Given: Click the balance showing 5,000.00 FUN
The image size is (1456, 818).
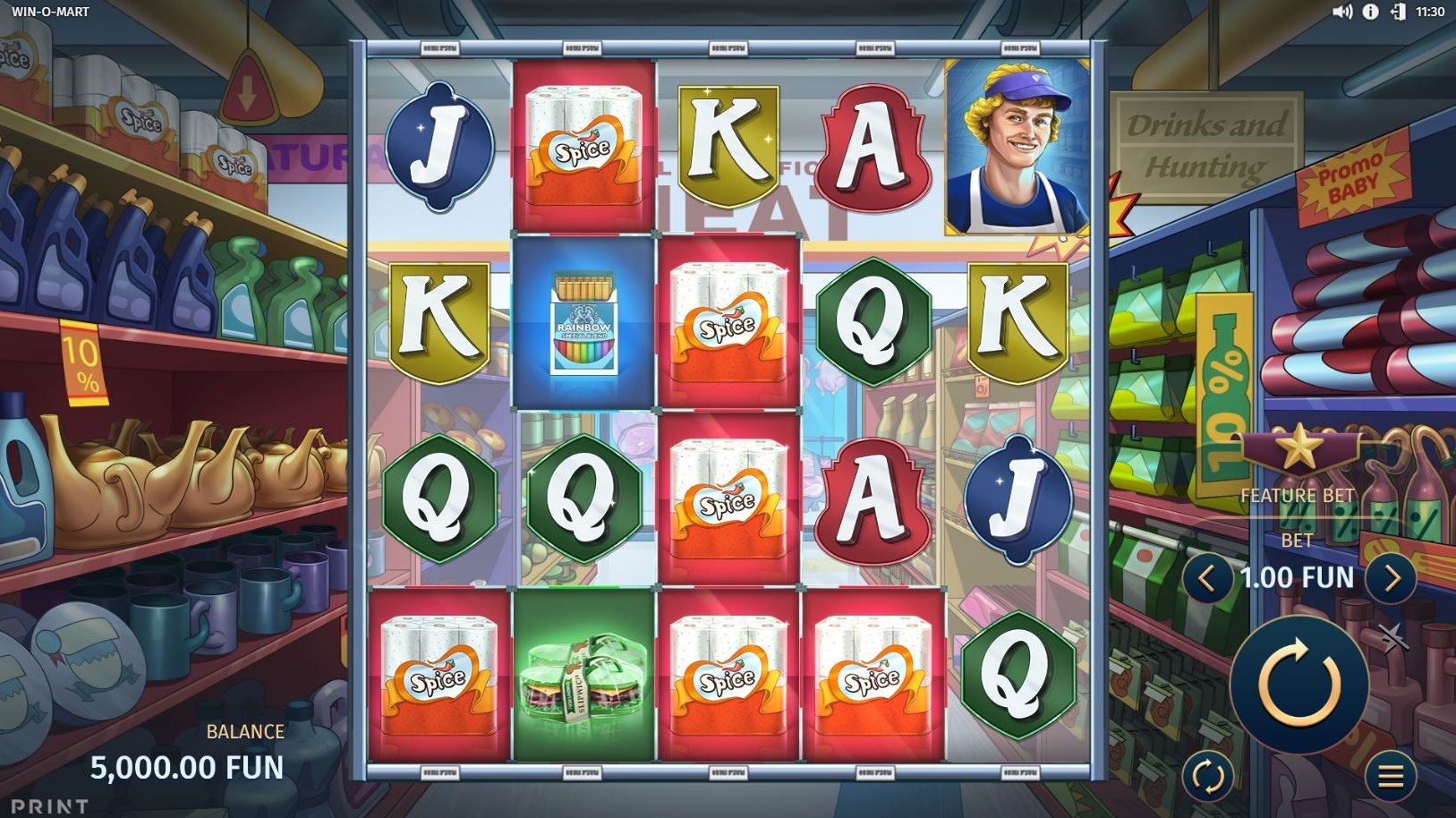Looking at the screenshot, I should click(189, 766).
